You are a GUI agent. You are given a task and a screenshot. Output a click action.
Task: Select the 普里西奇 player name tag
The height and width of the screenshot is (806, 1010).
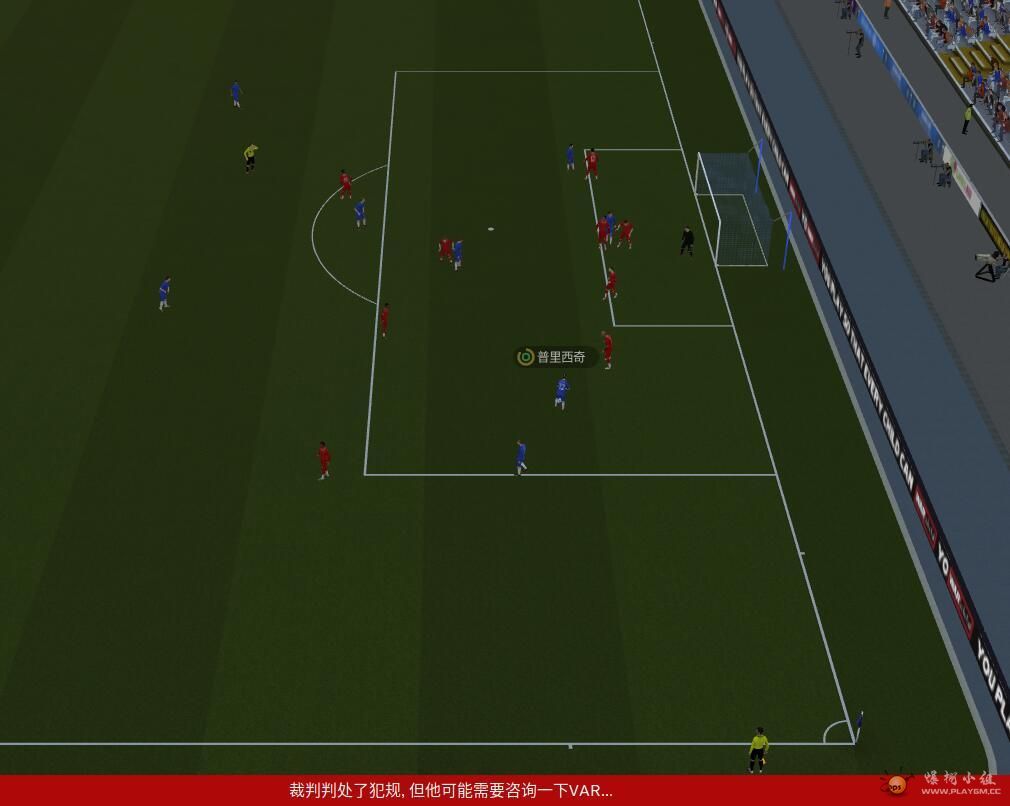(556, 357)
